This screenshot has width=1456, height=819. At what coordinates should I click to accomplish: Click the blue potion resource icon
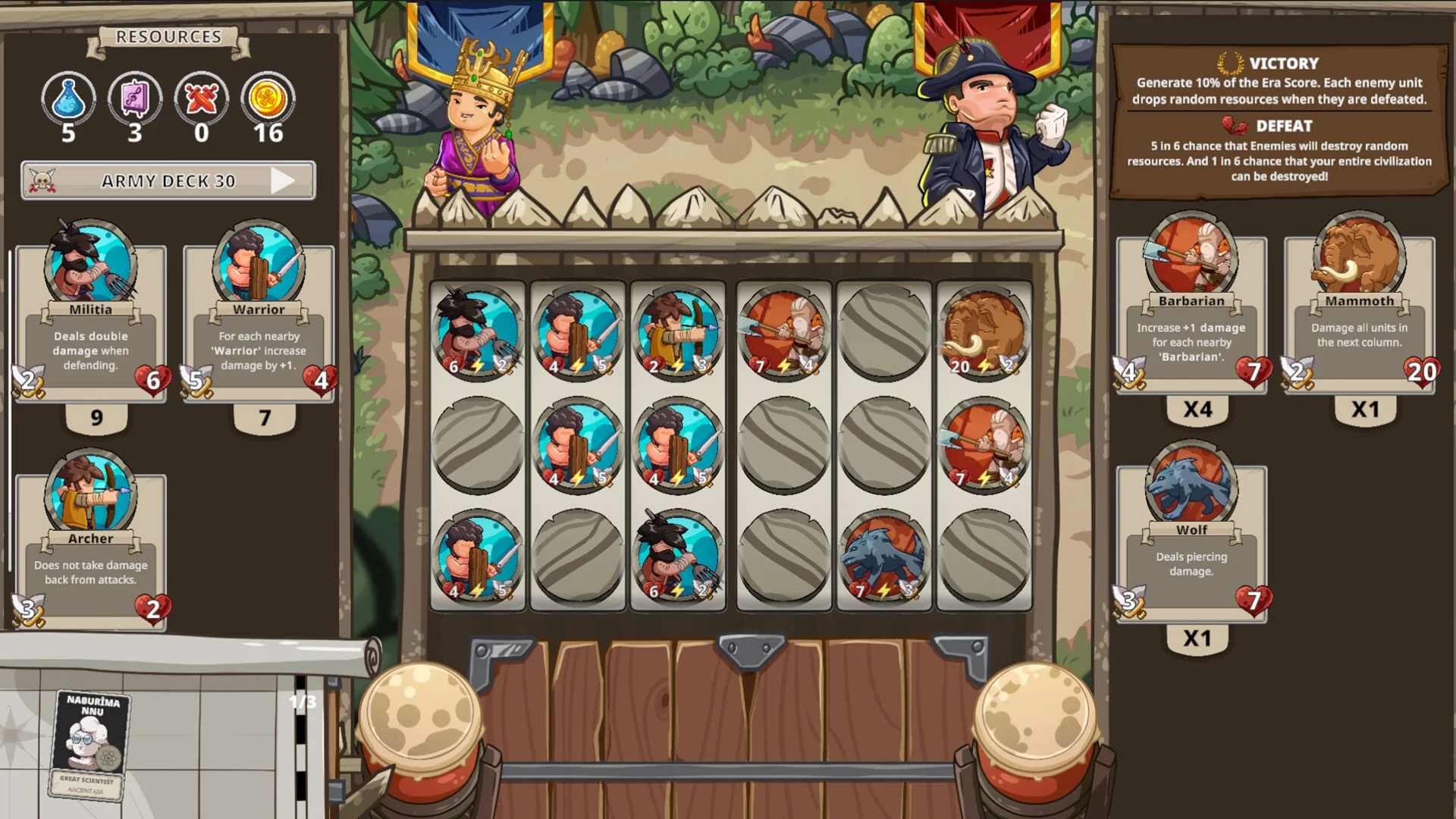coord(68,99)
